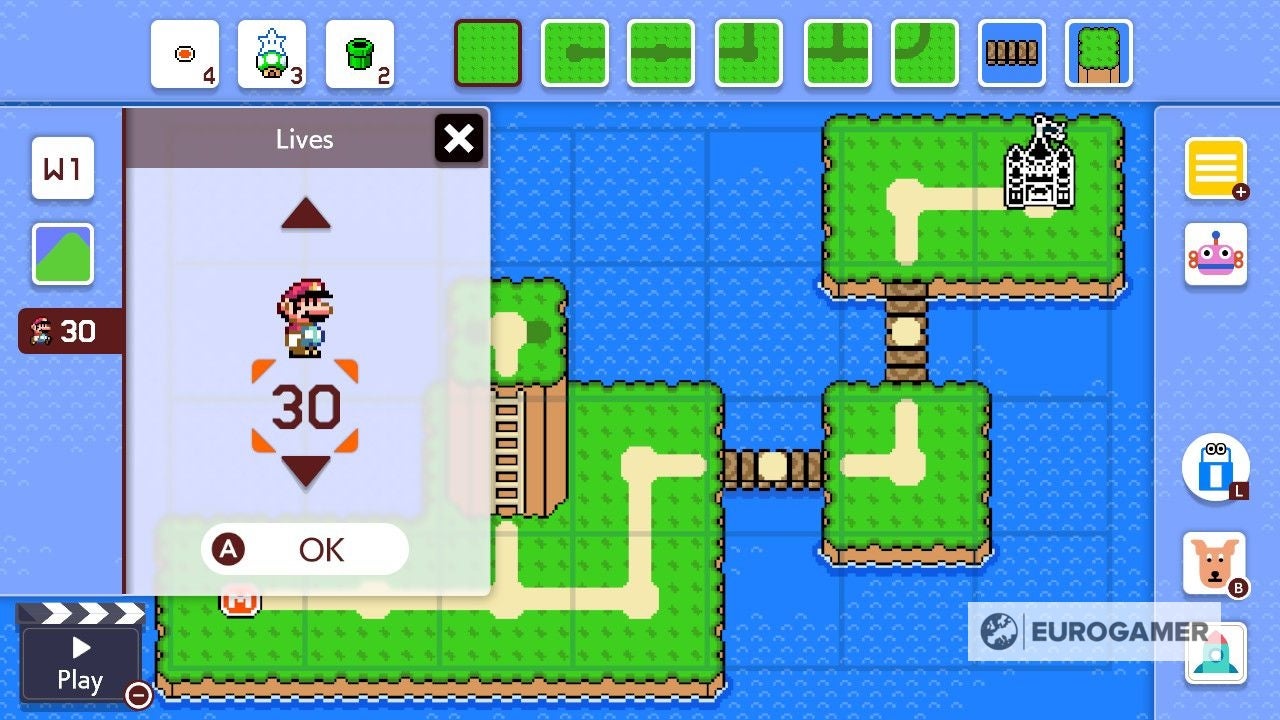This screenshot has width=1280, height=720.
Task: Click the rocket icon in the sidebar
Action: pos(1216,654)
